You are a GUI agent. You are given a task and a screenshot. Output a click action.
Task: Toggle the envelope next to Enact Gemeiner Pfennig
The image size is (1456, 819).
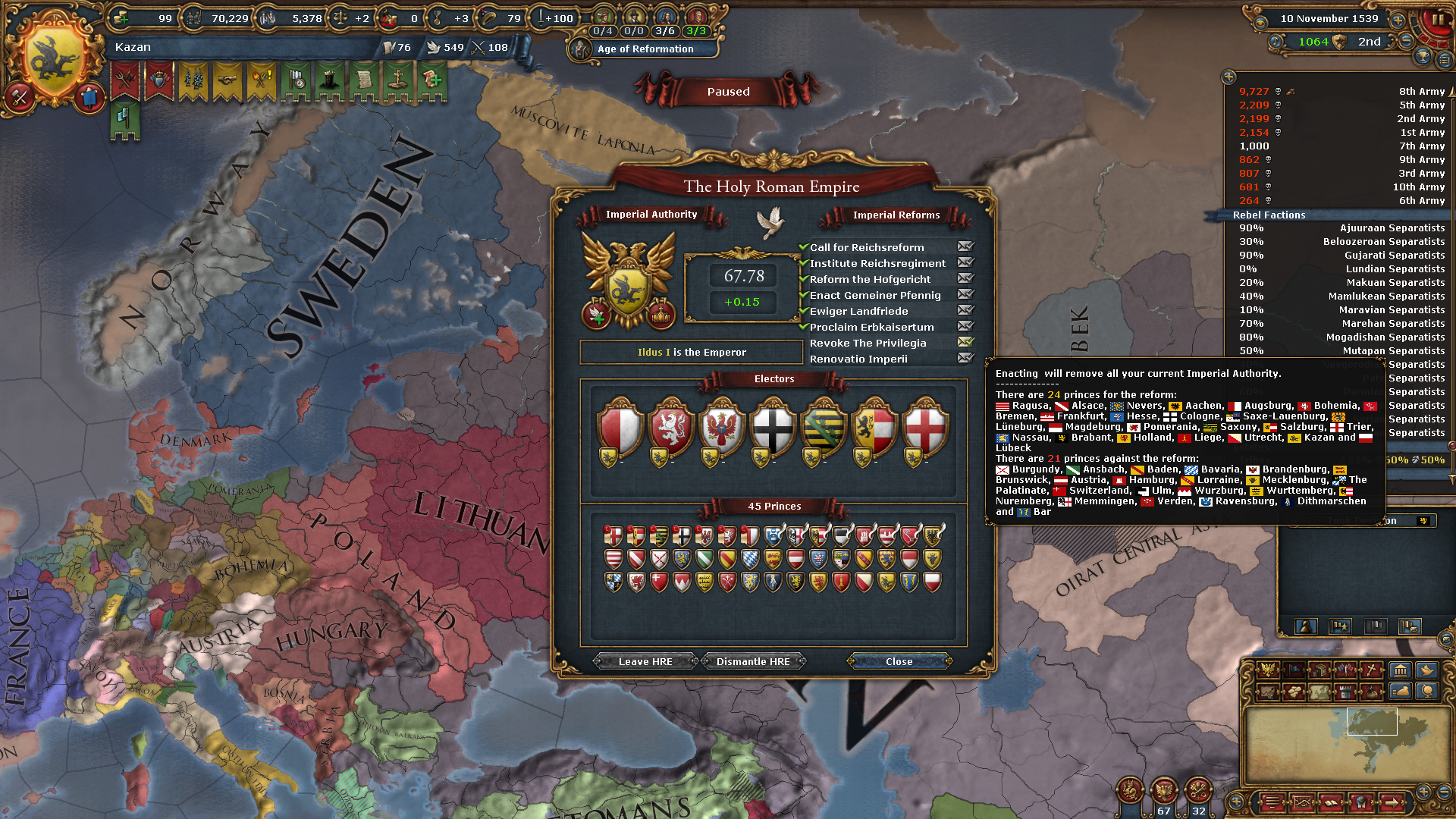pos(965,295)
